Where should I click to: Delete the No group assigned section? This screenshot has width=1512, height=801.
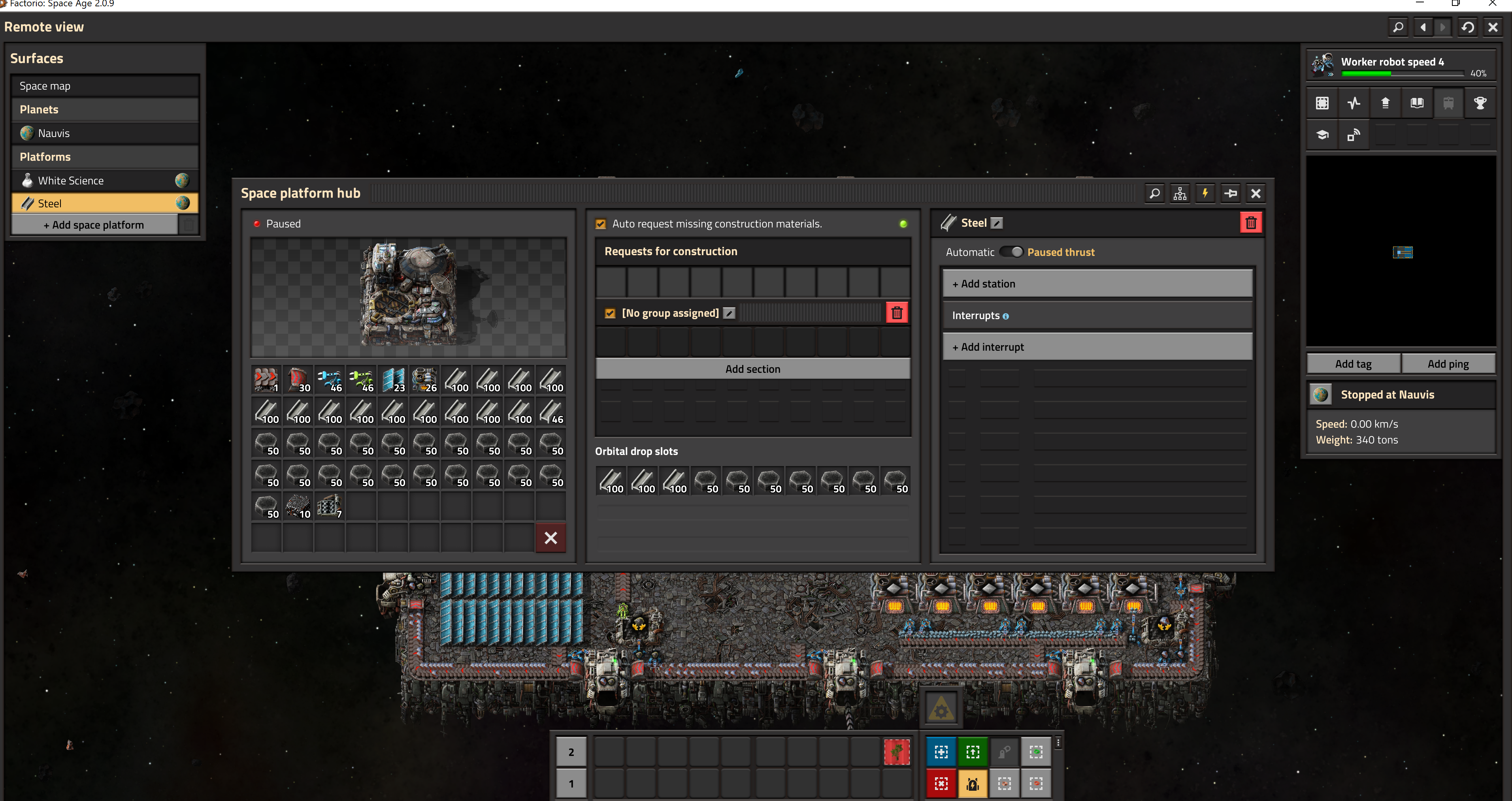coord(896,313)
